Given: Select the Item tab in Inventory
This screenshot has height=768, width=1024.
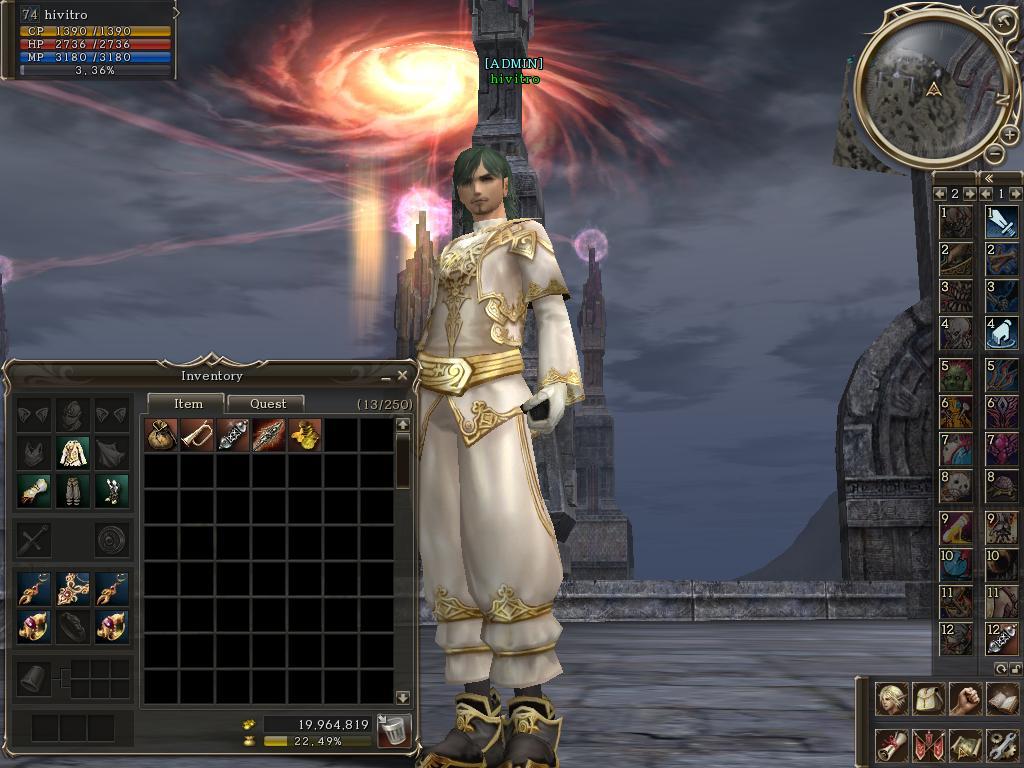Looking at the screenshot, I should point(188,404).
